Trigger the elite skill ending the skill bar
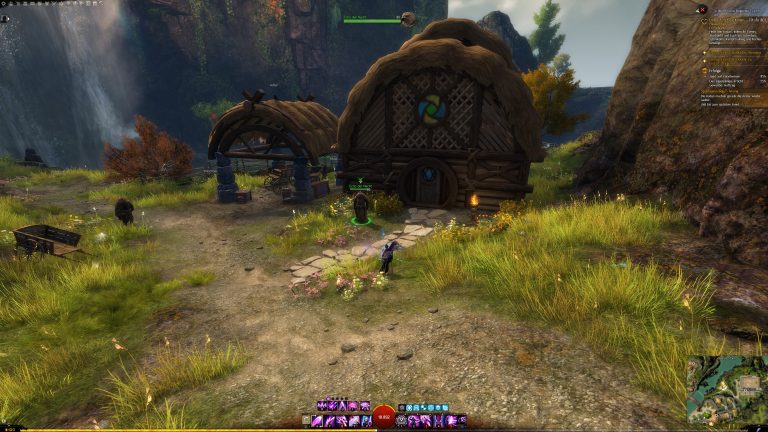Image resolution: width=768 pixels, height=432 pixels. coord(462,421)
